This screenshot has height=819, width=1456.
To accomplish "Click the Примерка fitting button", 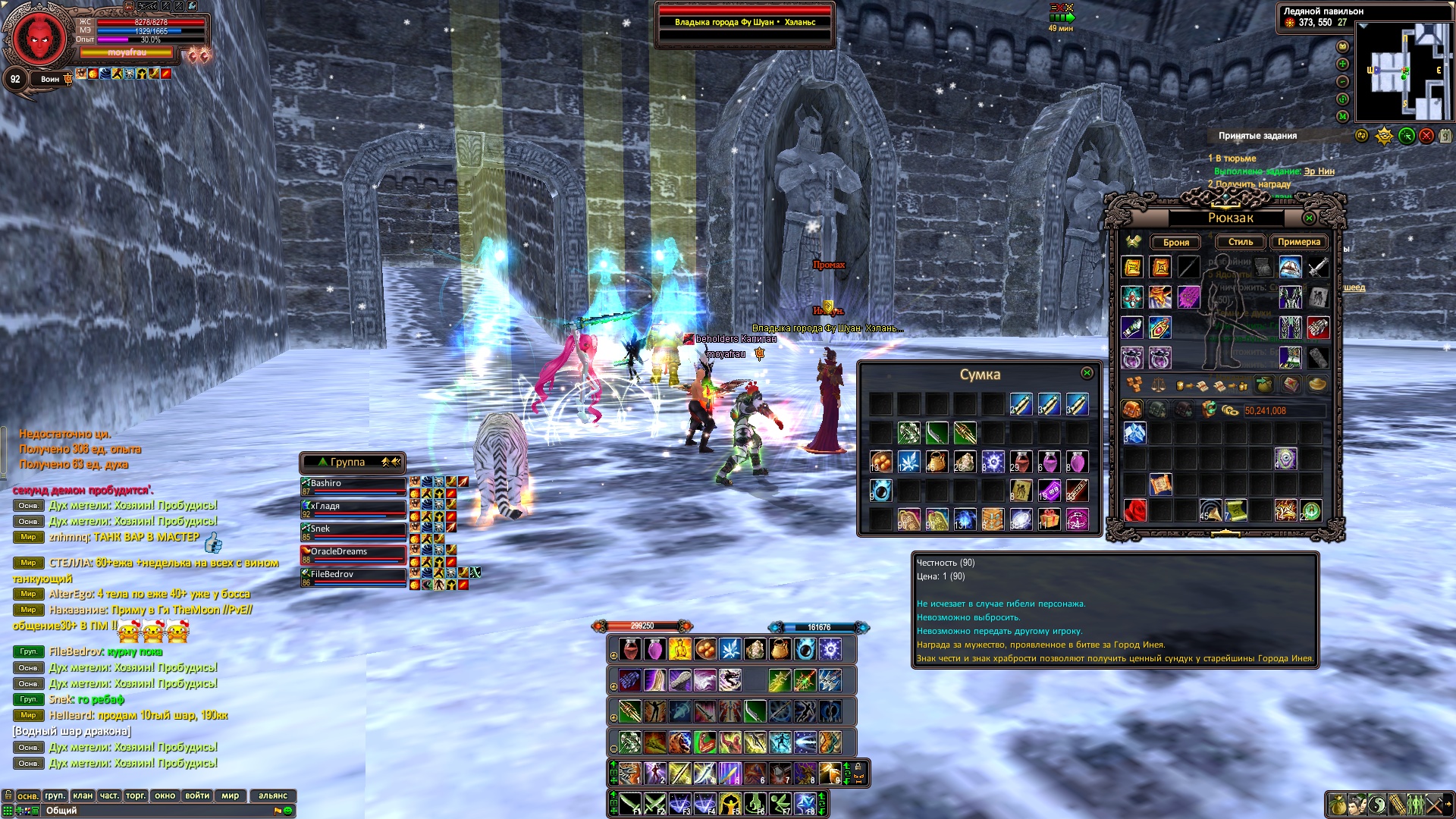I will tap(1298, 242).
